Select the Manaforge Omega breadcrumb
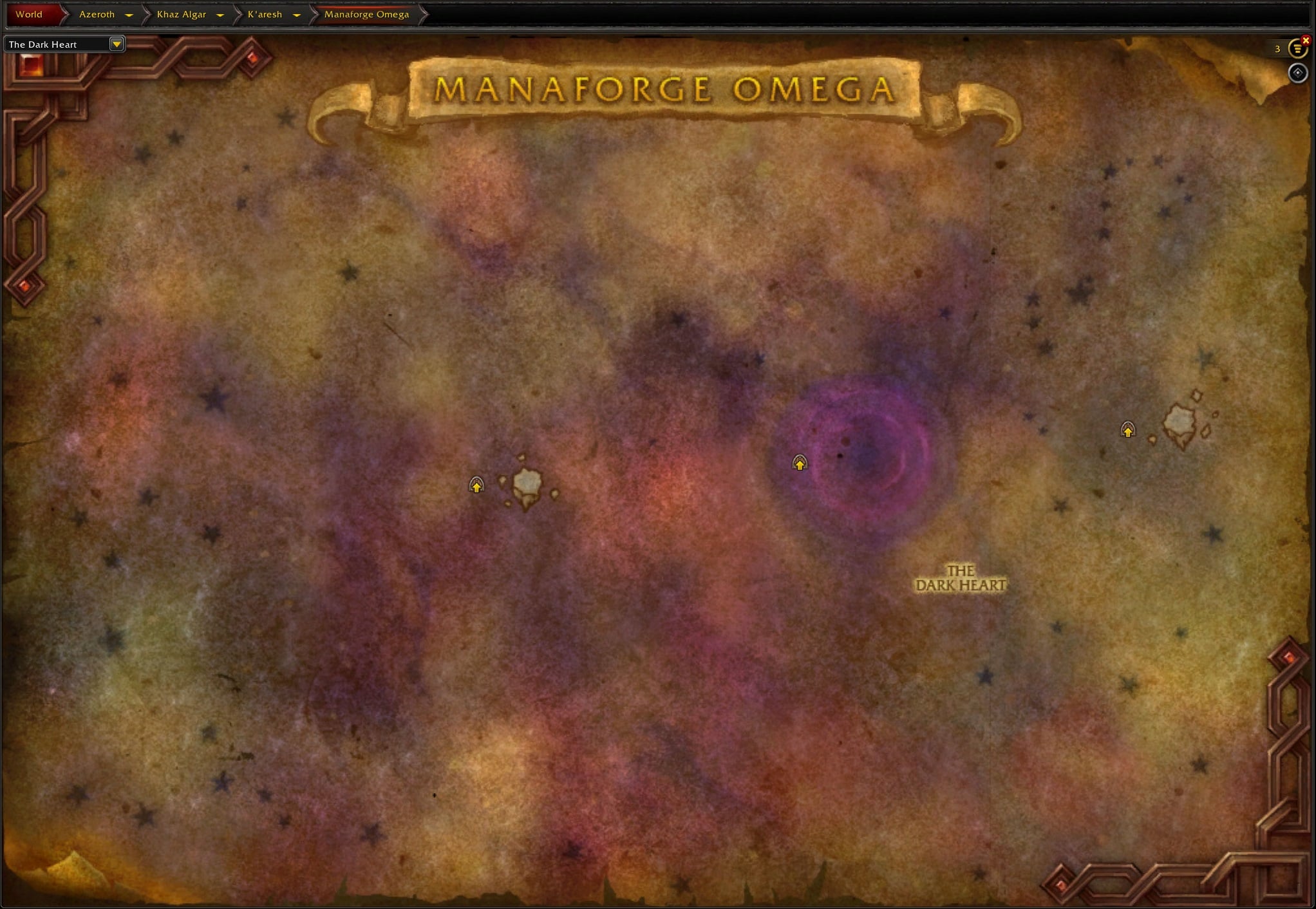 point(366,14)
